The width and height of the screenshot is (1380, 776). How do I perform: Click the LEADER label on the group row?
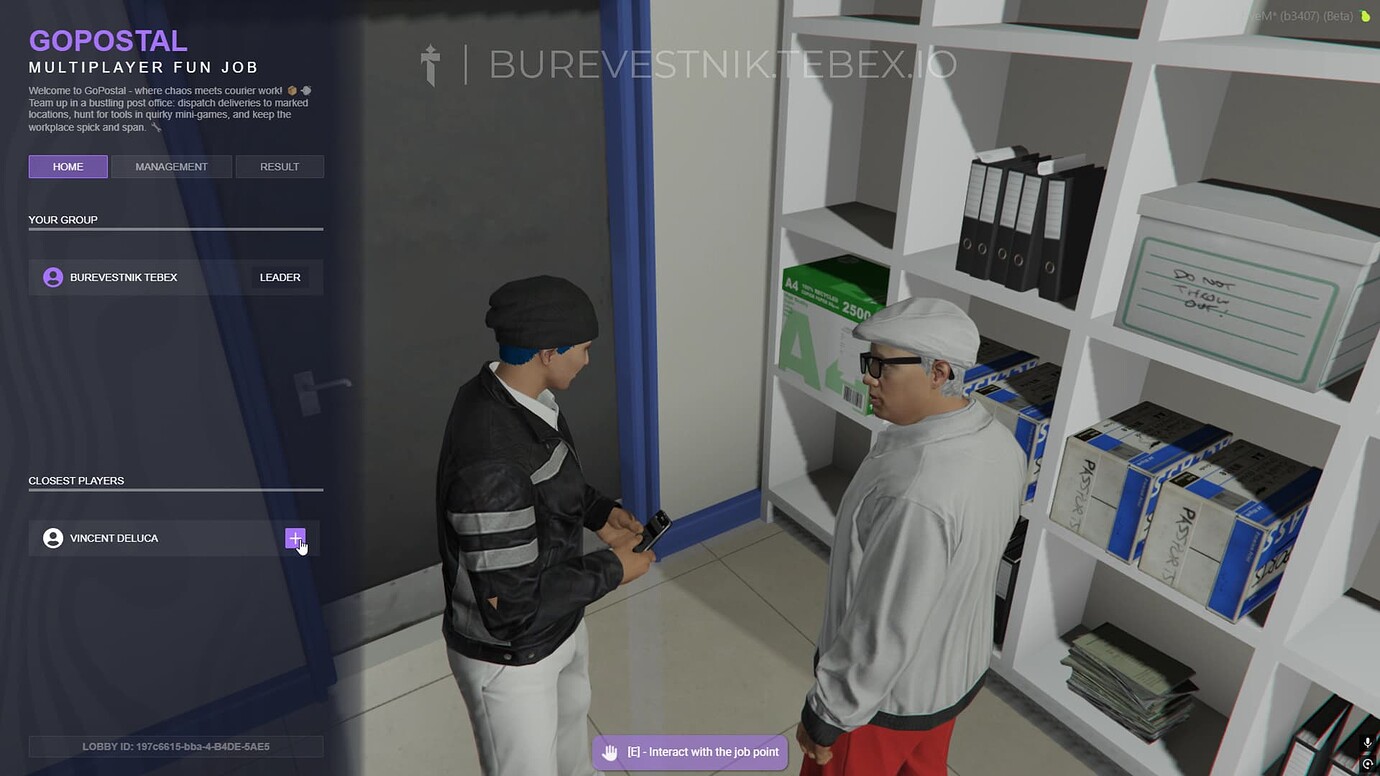pyautogui.click(x=280, y=277)
